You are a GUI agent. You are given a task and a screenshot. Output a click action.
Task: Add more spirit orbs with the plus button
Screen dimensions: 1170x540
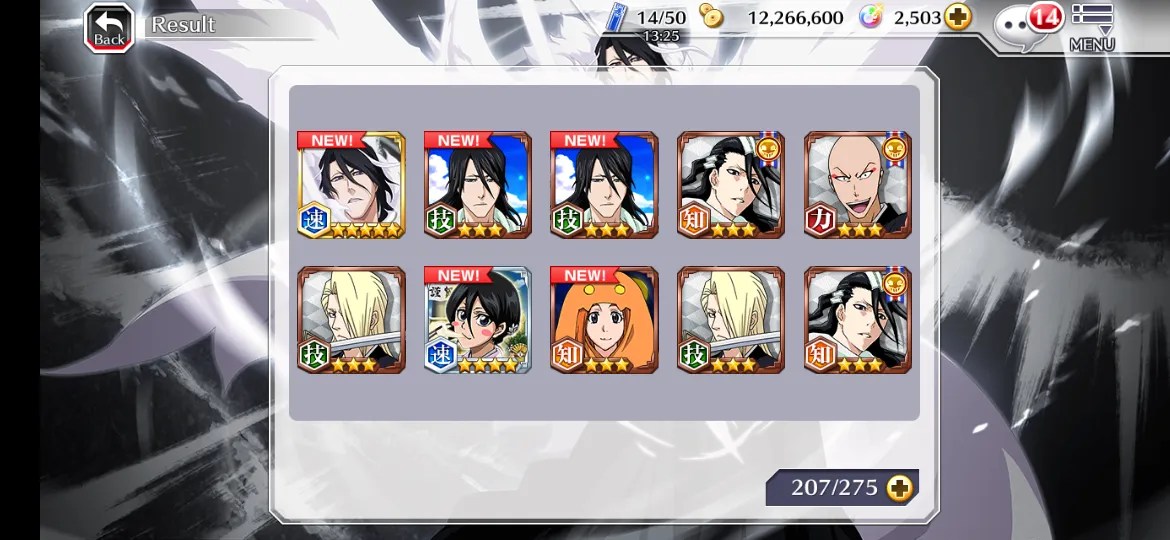pyautogui.click(x=958, y=18)
